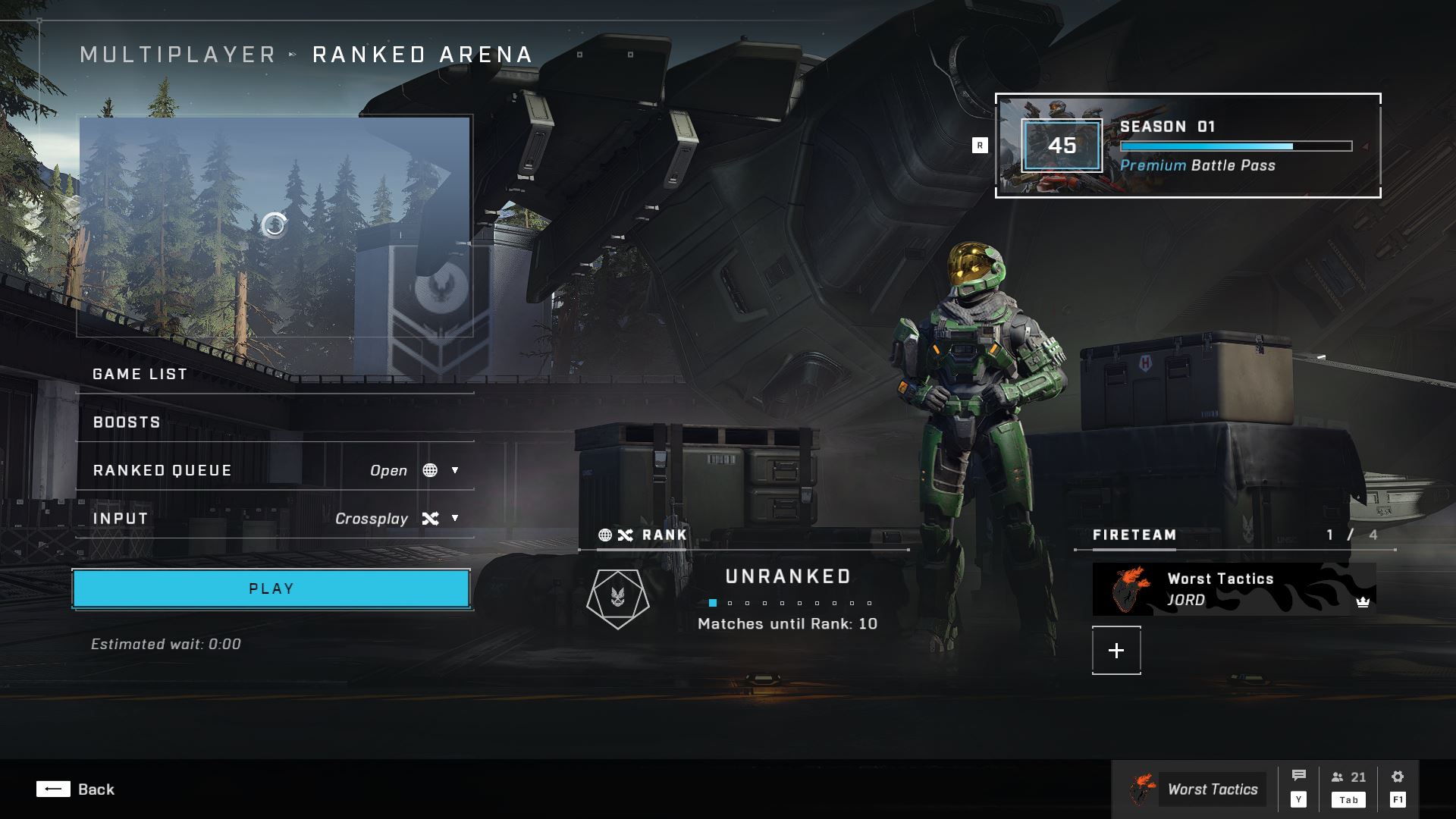Click the chat bubble icon in bottom bar
The width and height of the screenshot is (1456, 819).
click(x=1300, y=776)
